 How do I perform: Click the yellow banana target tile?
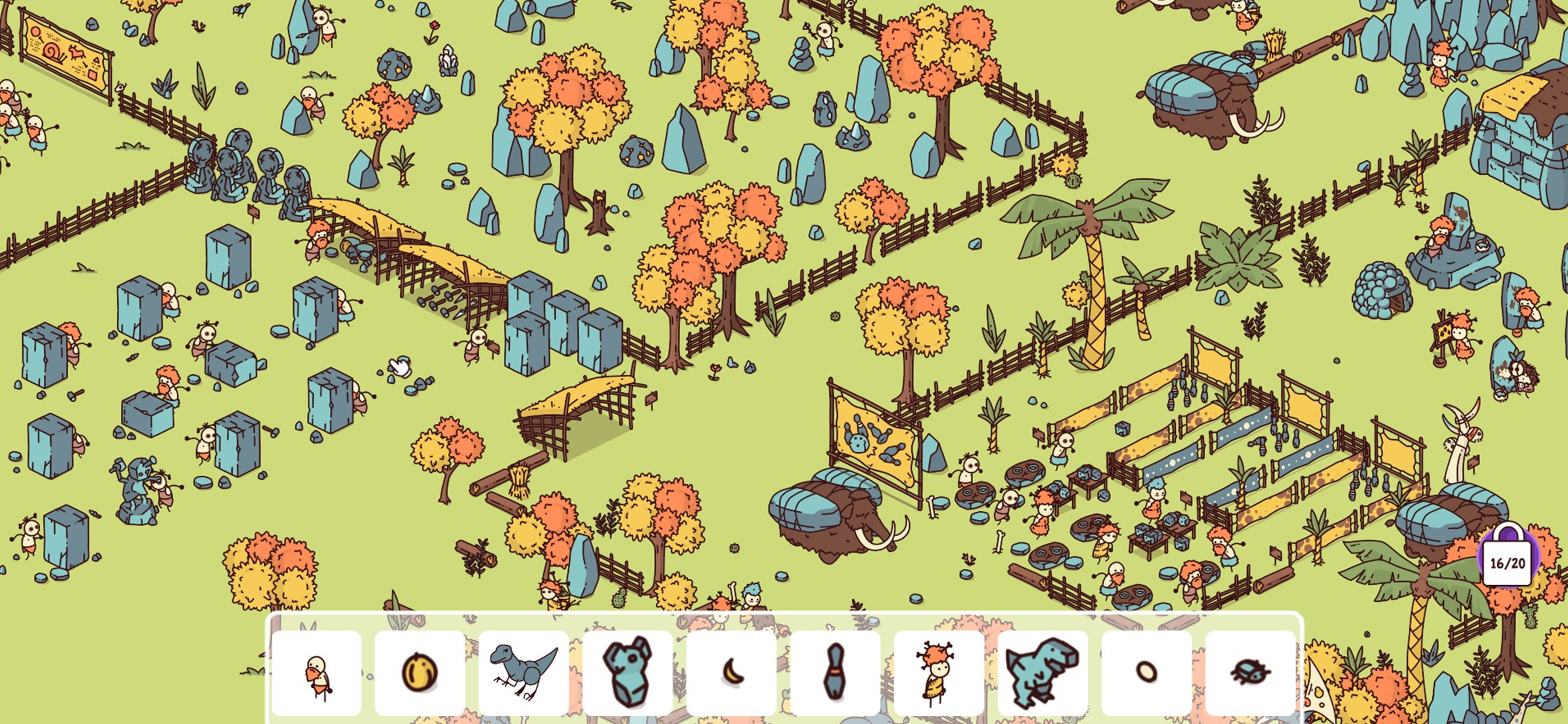click(731, 673)
